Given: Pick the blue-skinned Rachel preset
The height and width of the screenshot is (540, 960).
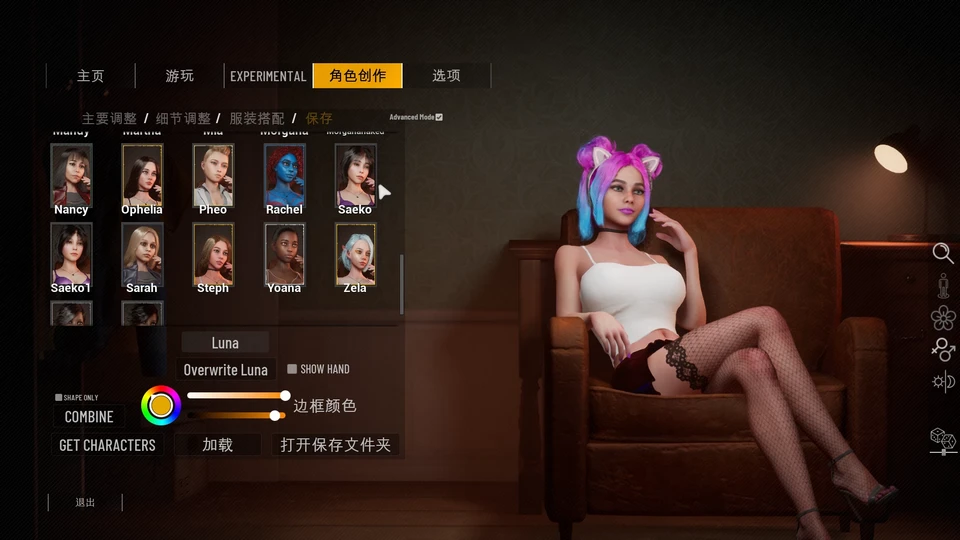Looking at the screenshot, I should pos(284,175).
